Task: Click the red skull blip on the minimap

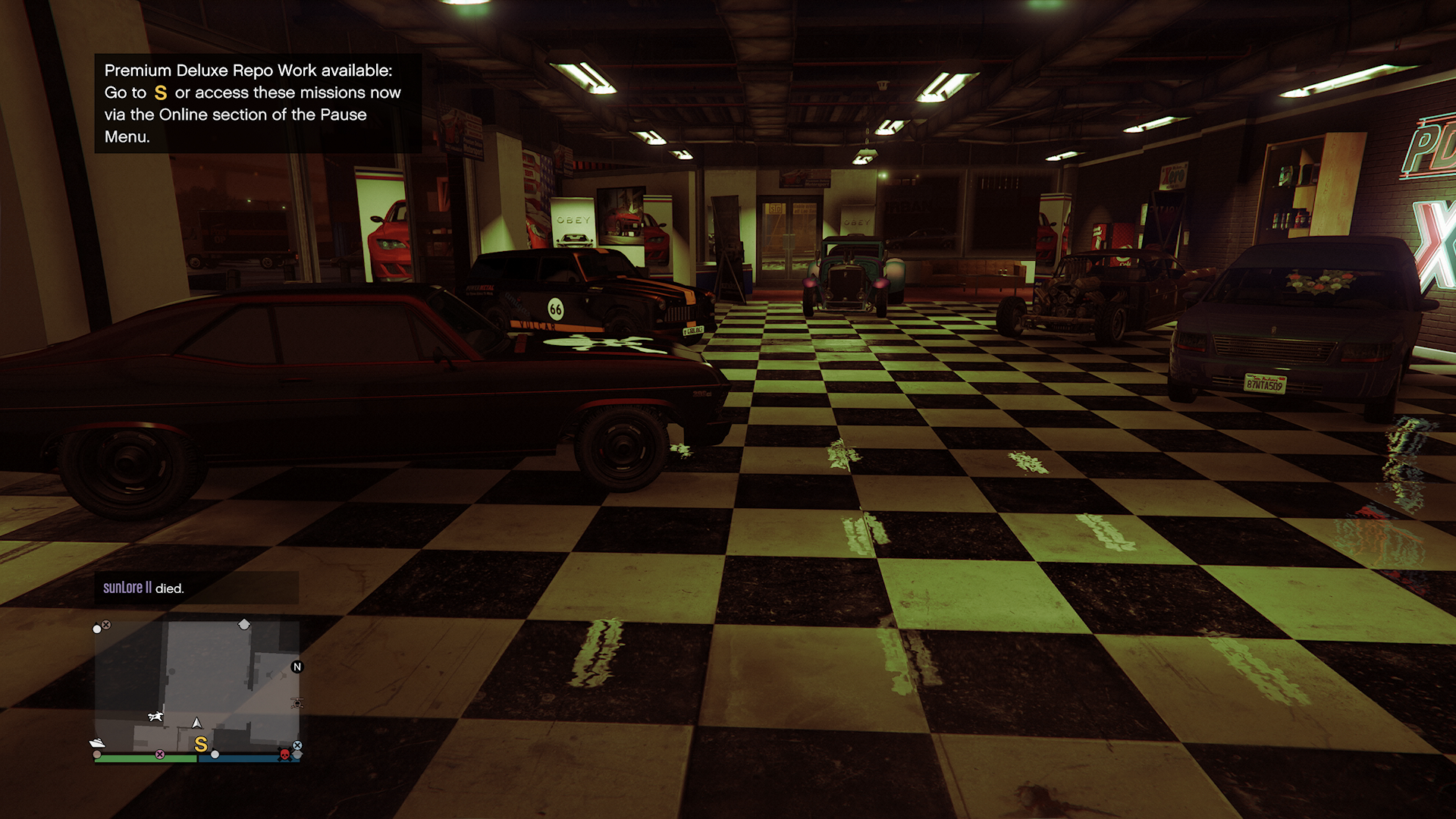Action: pyautogui.click(x=285, y=755)
